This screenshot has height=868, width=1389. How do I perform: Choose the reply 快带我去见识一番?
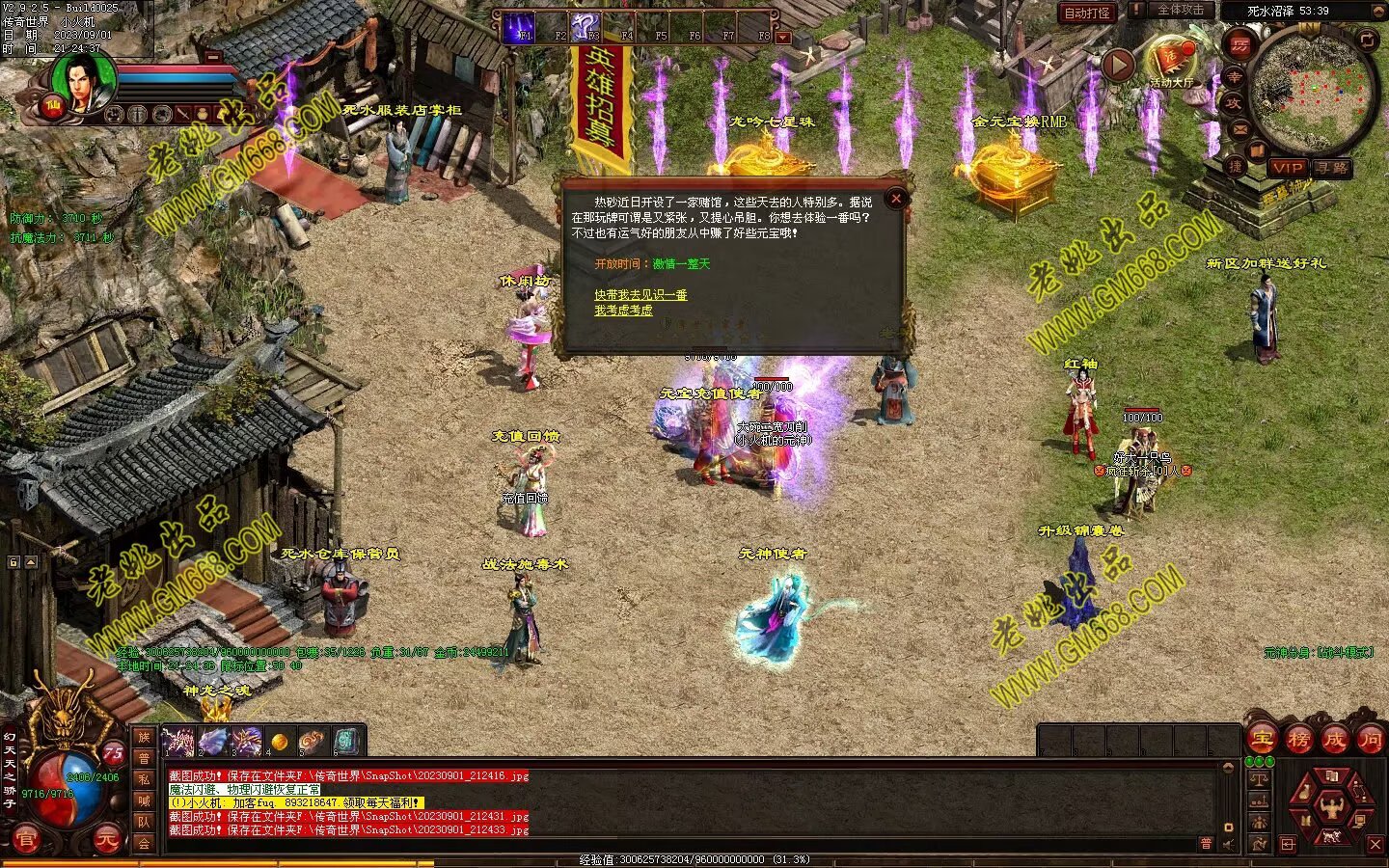click(x=640, y=294)
